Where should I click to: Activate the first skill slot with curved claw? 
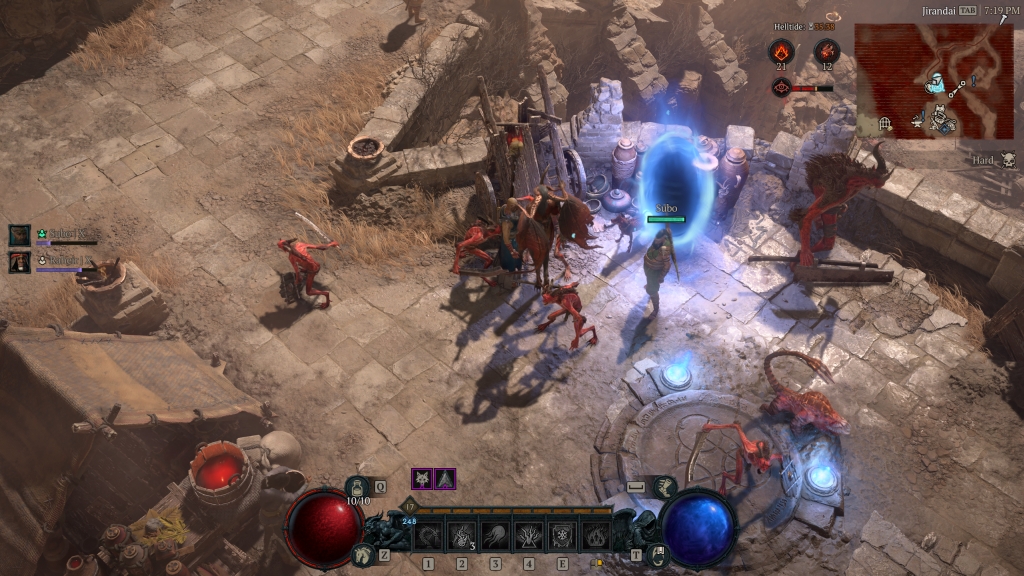click(x=428, y=536)
